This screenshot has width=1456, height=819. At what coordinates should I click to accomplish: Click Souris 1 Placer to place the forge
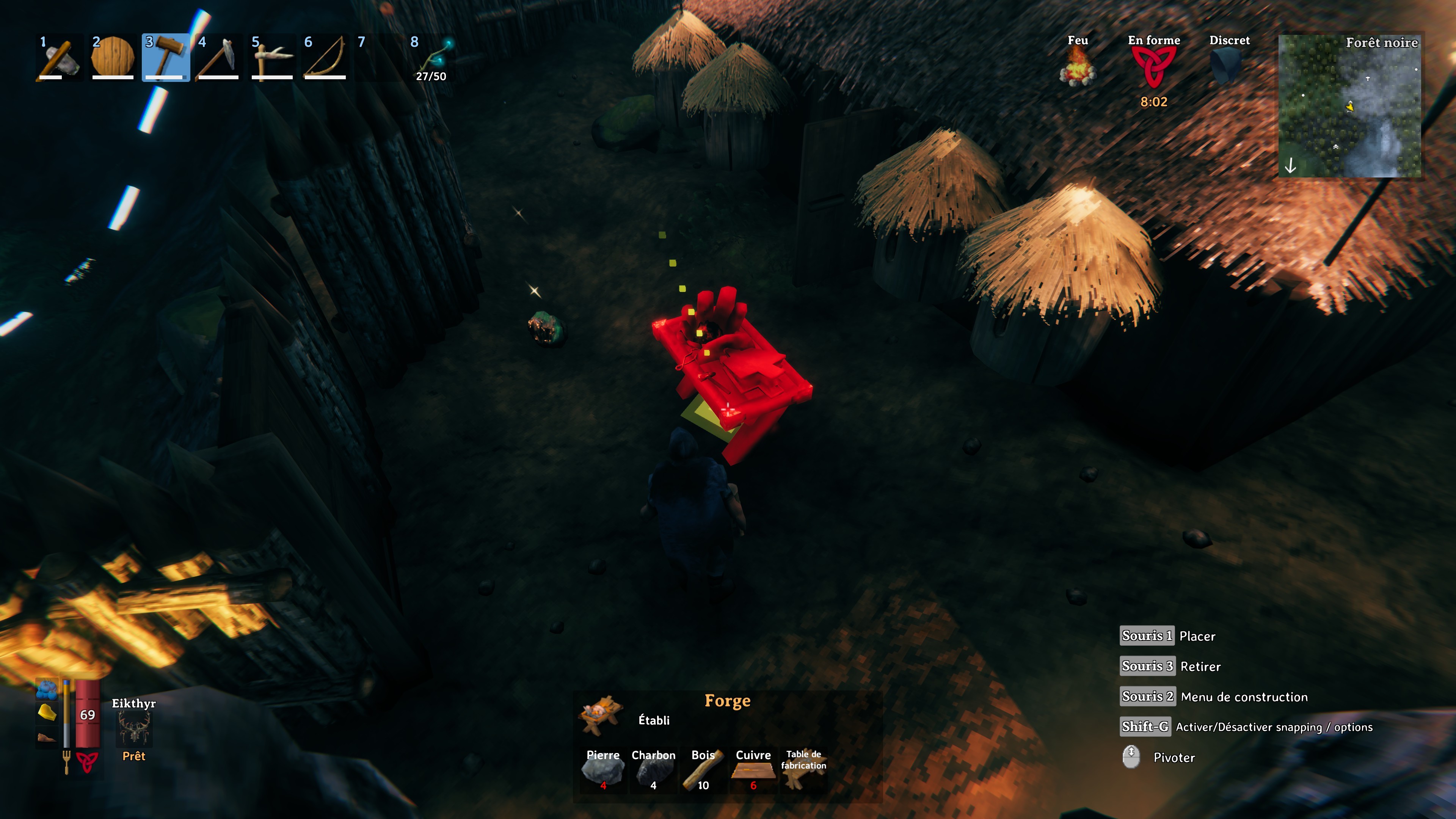[1147, 635]
